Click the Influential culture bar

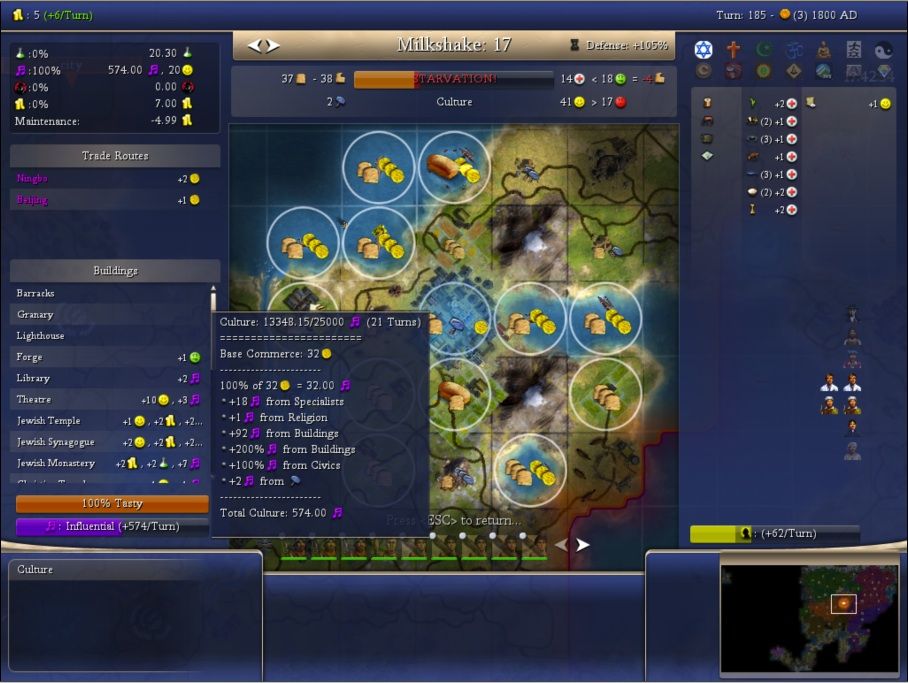pos(112,526)
